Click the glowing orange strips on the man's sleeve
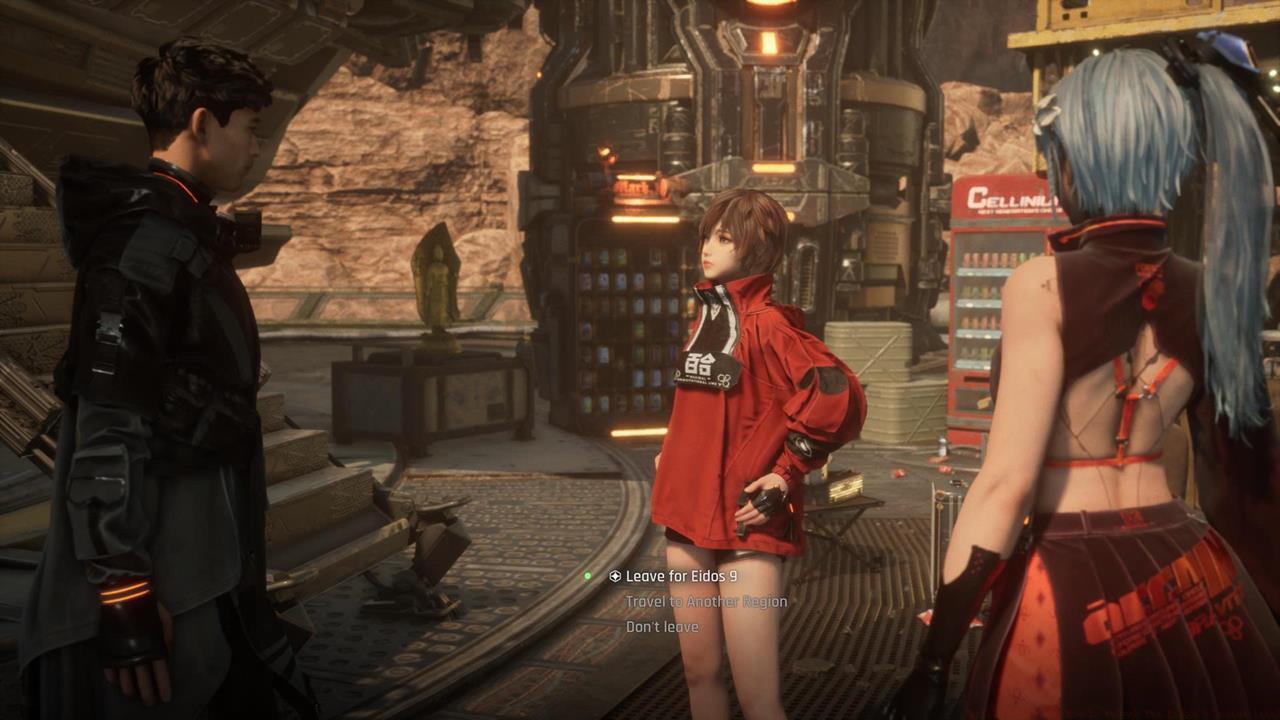Image resolution: width=1280 pixels, height=720 pixels. 125,590
